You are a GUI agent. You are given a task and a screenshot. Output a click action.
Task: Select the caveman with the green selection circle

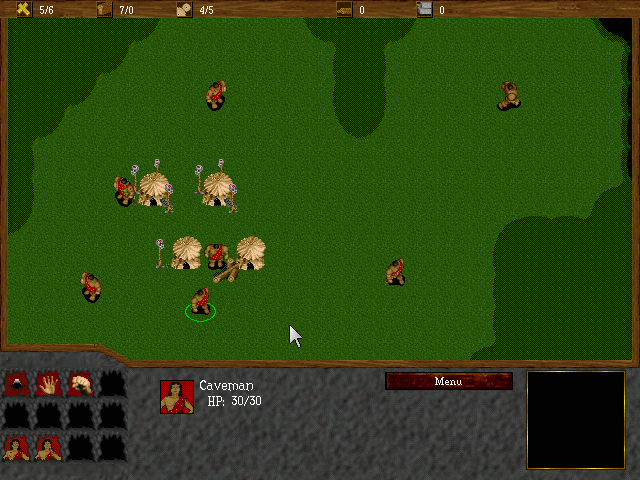200,301
